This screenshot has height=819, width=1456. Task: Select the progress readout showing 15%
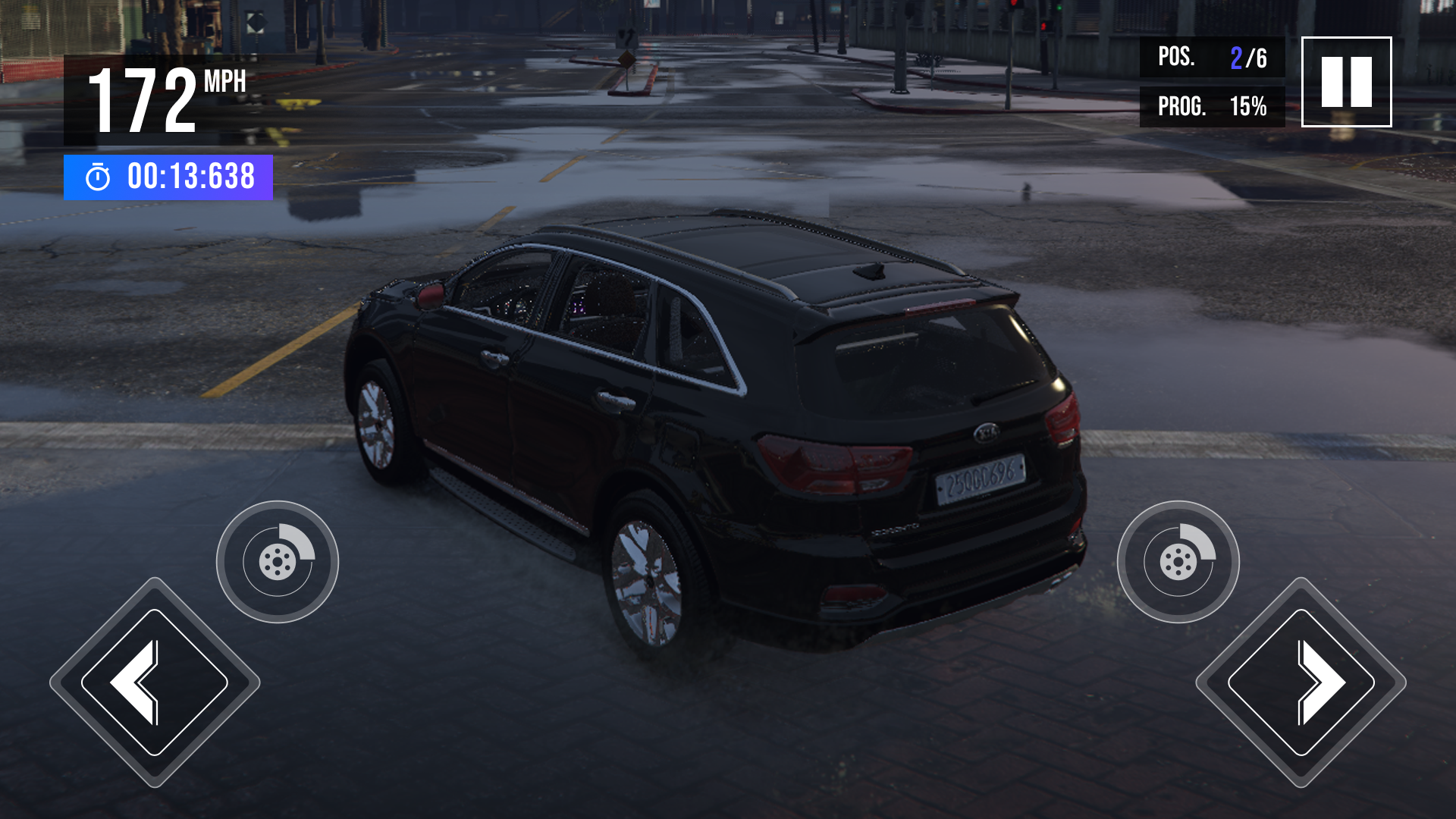(x=1247, y=106)
